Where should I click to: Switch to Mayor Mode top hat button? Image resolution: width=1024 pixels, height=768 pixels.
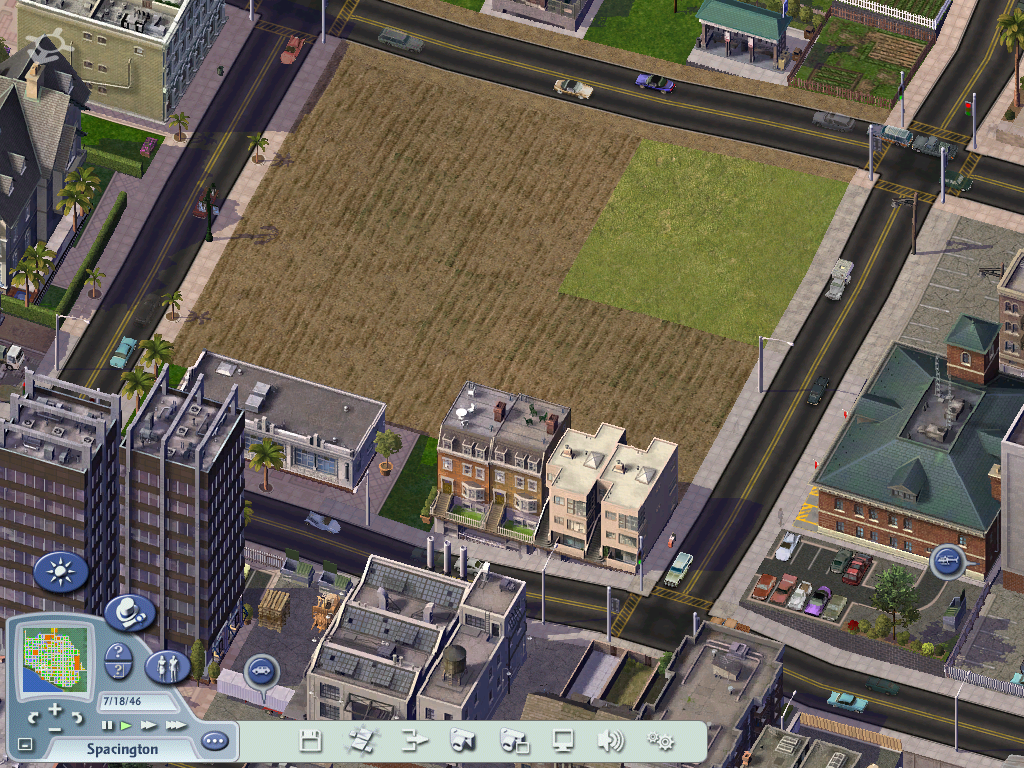coord(129,611)
